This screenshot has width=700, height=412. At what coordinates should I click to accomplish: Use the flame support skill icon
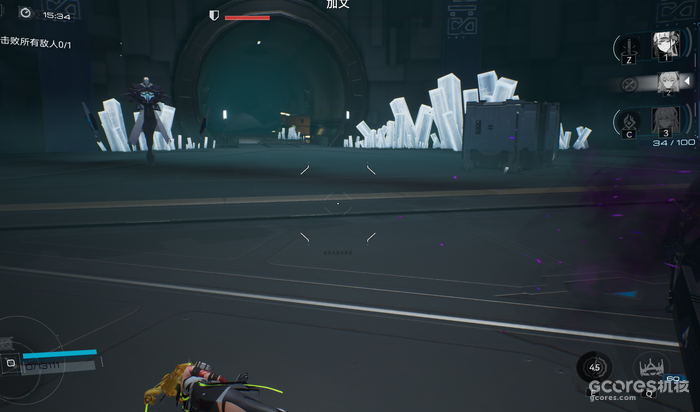(x=627, y=123)
